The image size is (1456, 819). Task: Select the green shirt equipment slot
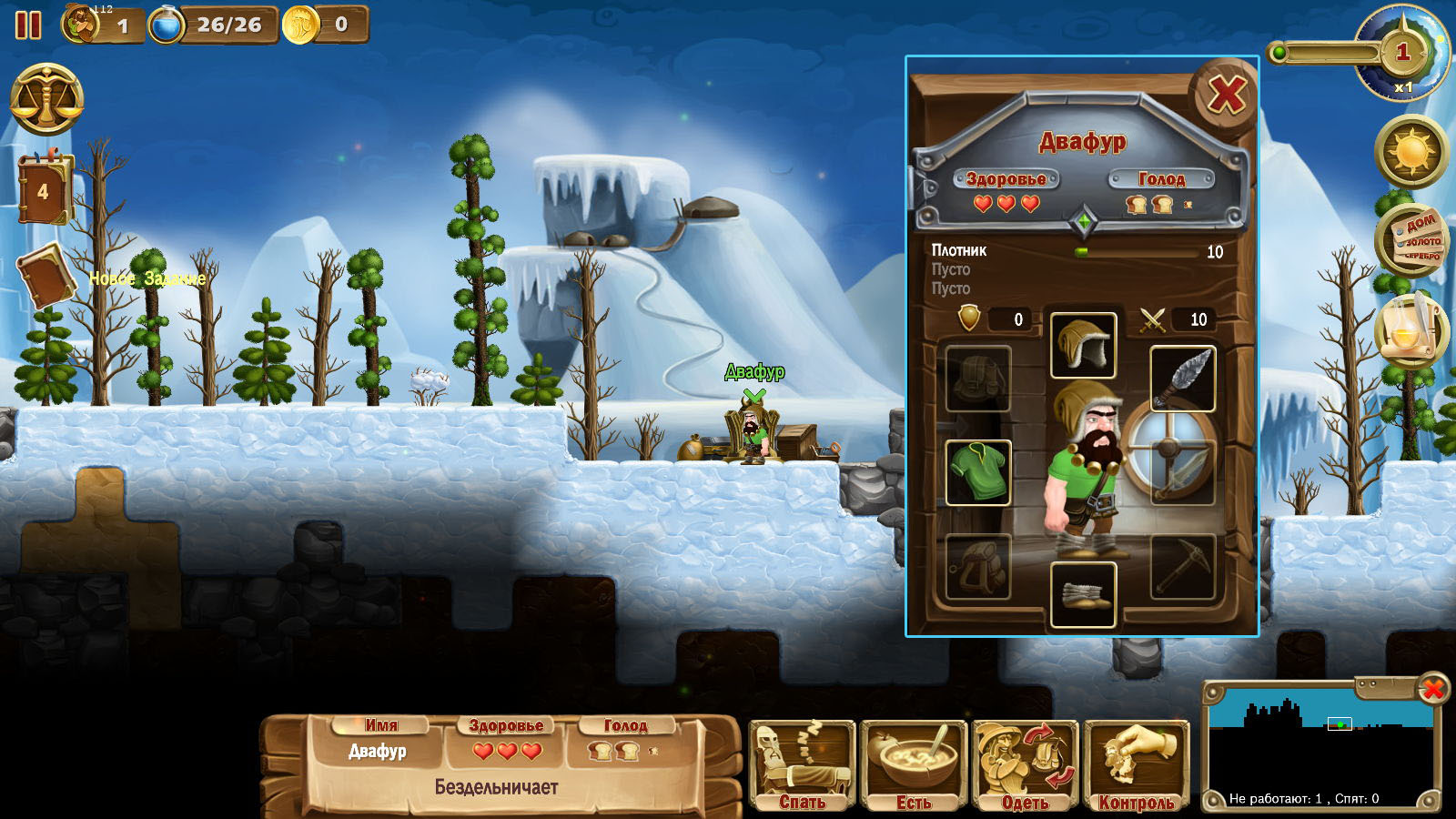tap(978, 472)
